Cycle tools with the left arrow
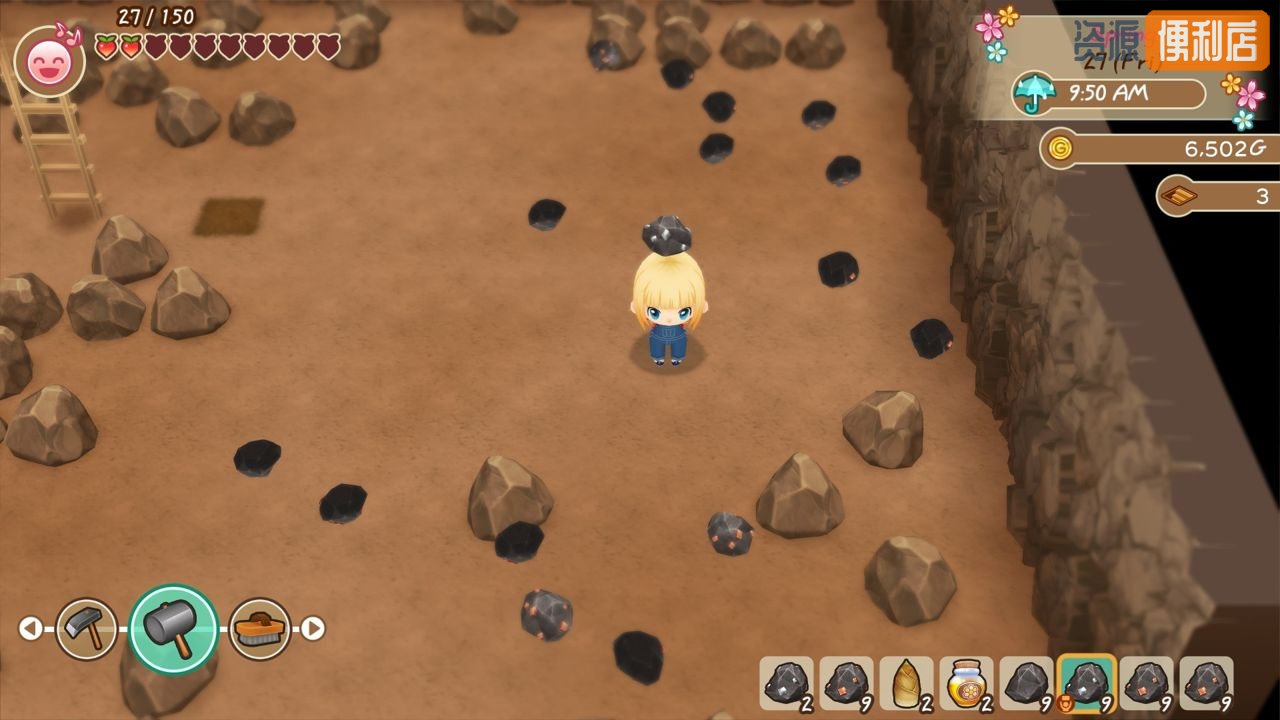1280x720 pixels. (x=31, y=629)
